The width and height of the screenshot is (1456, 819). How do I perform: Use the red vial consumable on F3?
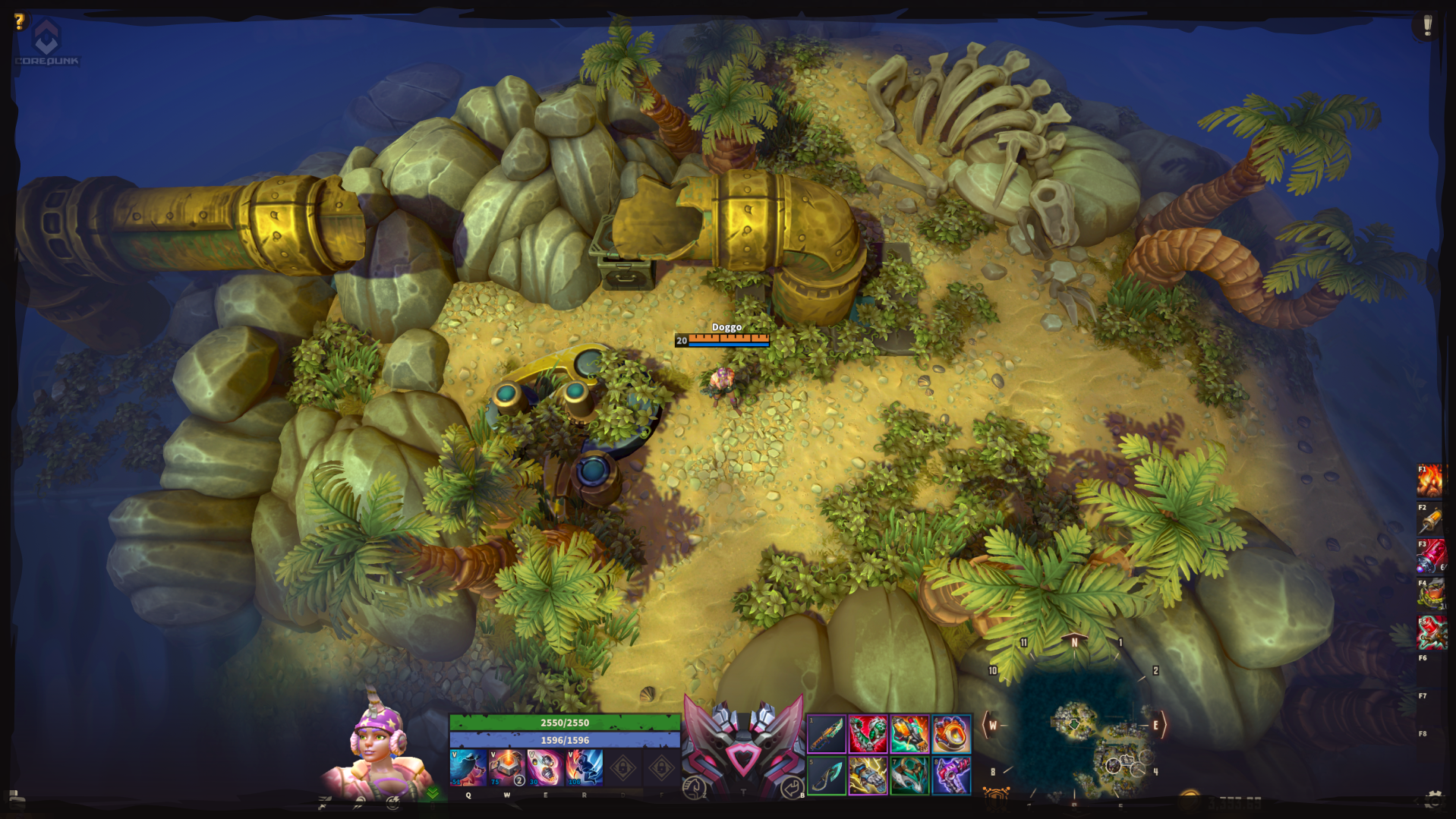[x=1431, y=557]
